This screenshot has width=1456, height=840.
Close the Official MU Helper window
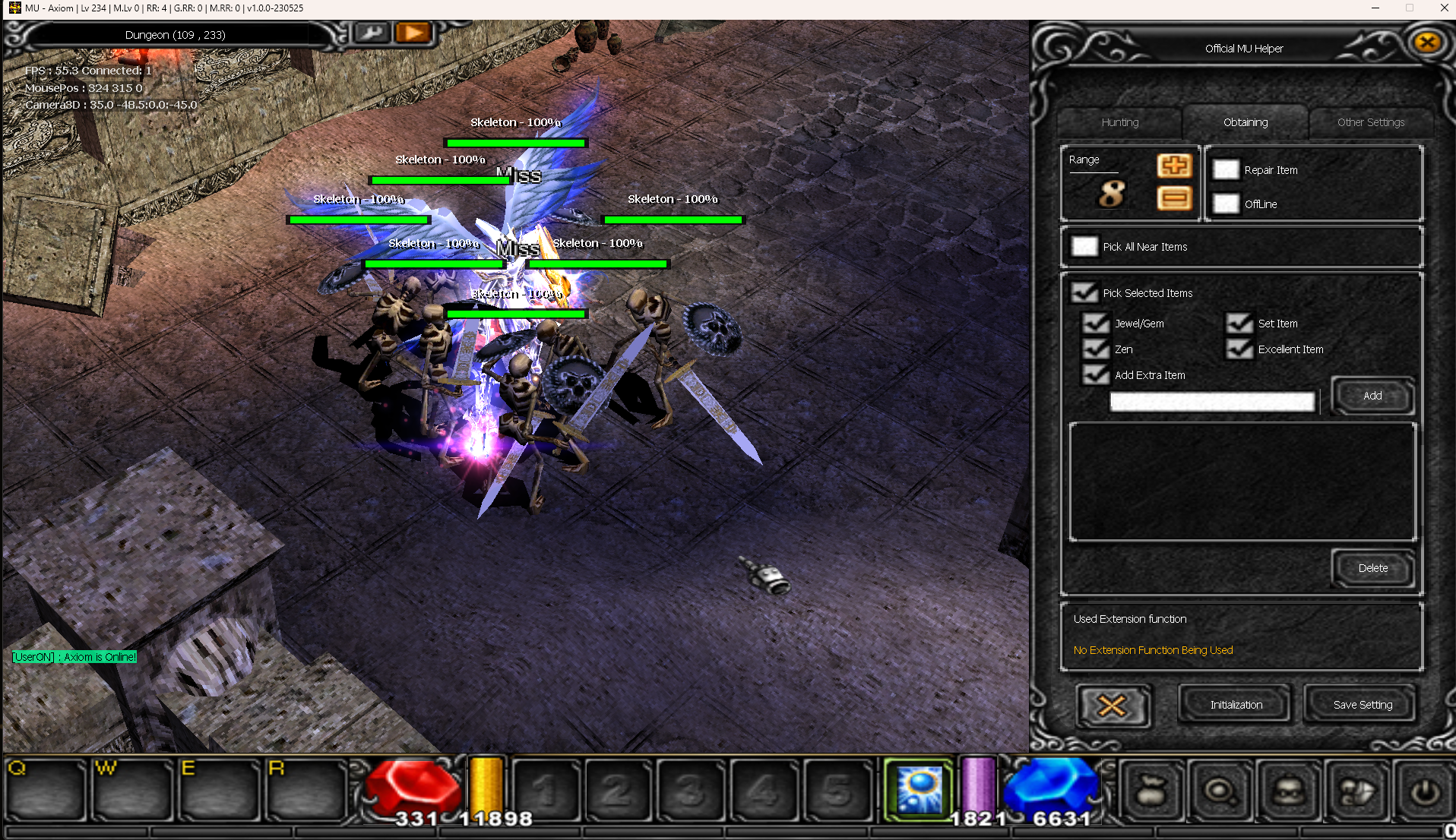click(1426, 43)
